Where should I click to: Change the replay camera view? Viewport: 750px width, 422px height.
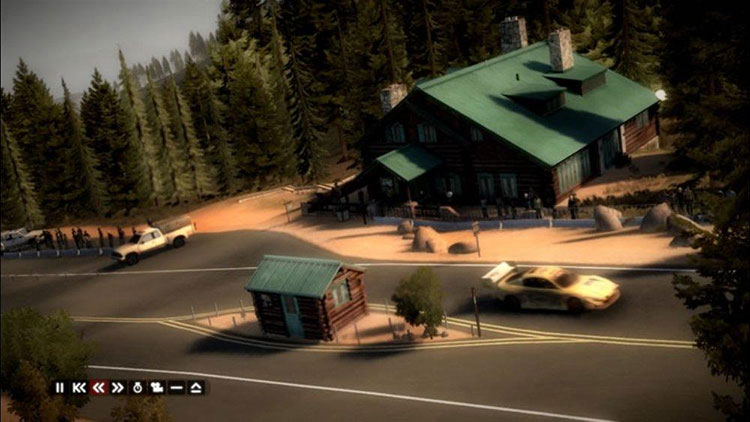157,387
